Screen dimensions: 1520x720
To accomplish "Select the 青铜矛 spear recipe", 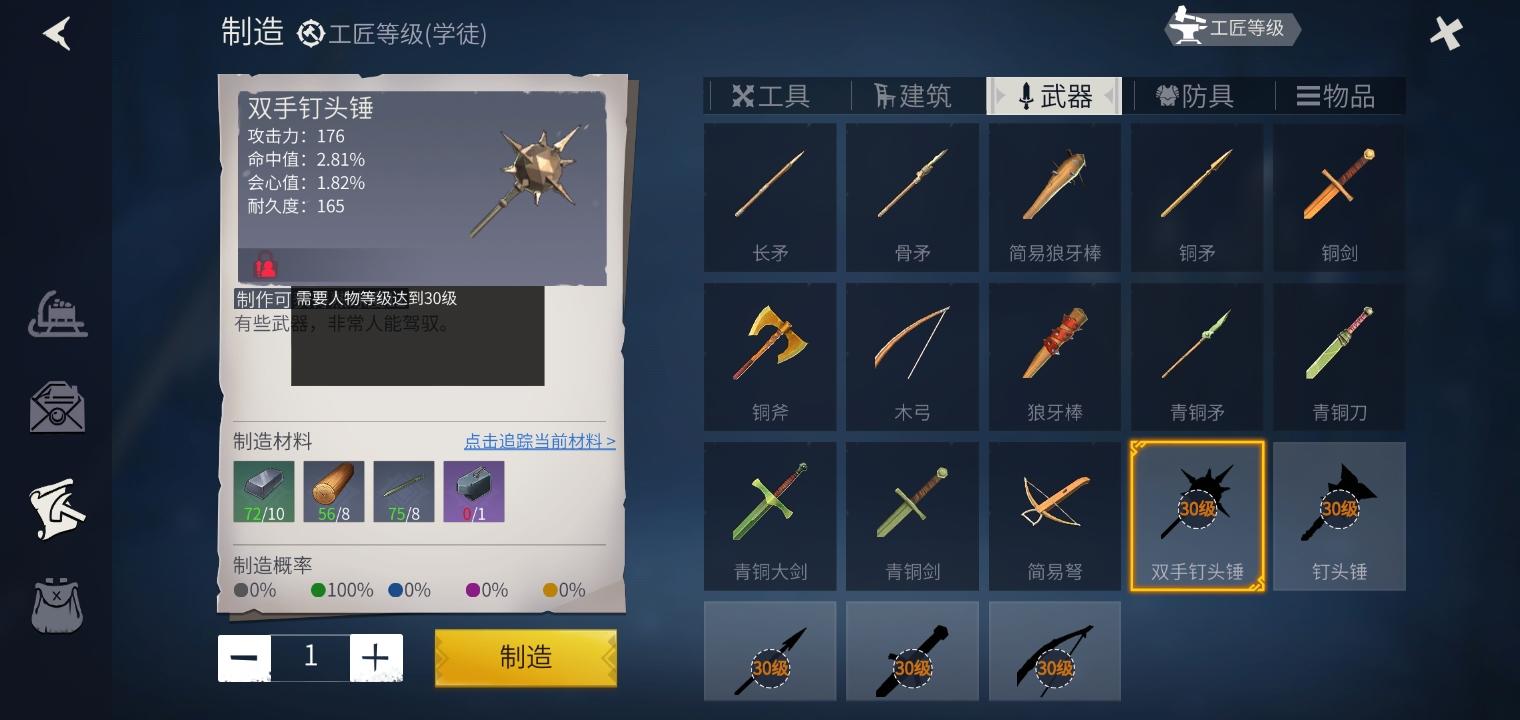I will pyautogui.click(x=1196, y=356).
